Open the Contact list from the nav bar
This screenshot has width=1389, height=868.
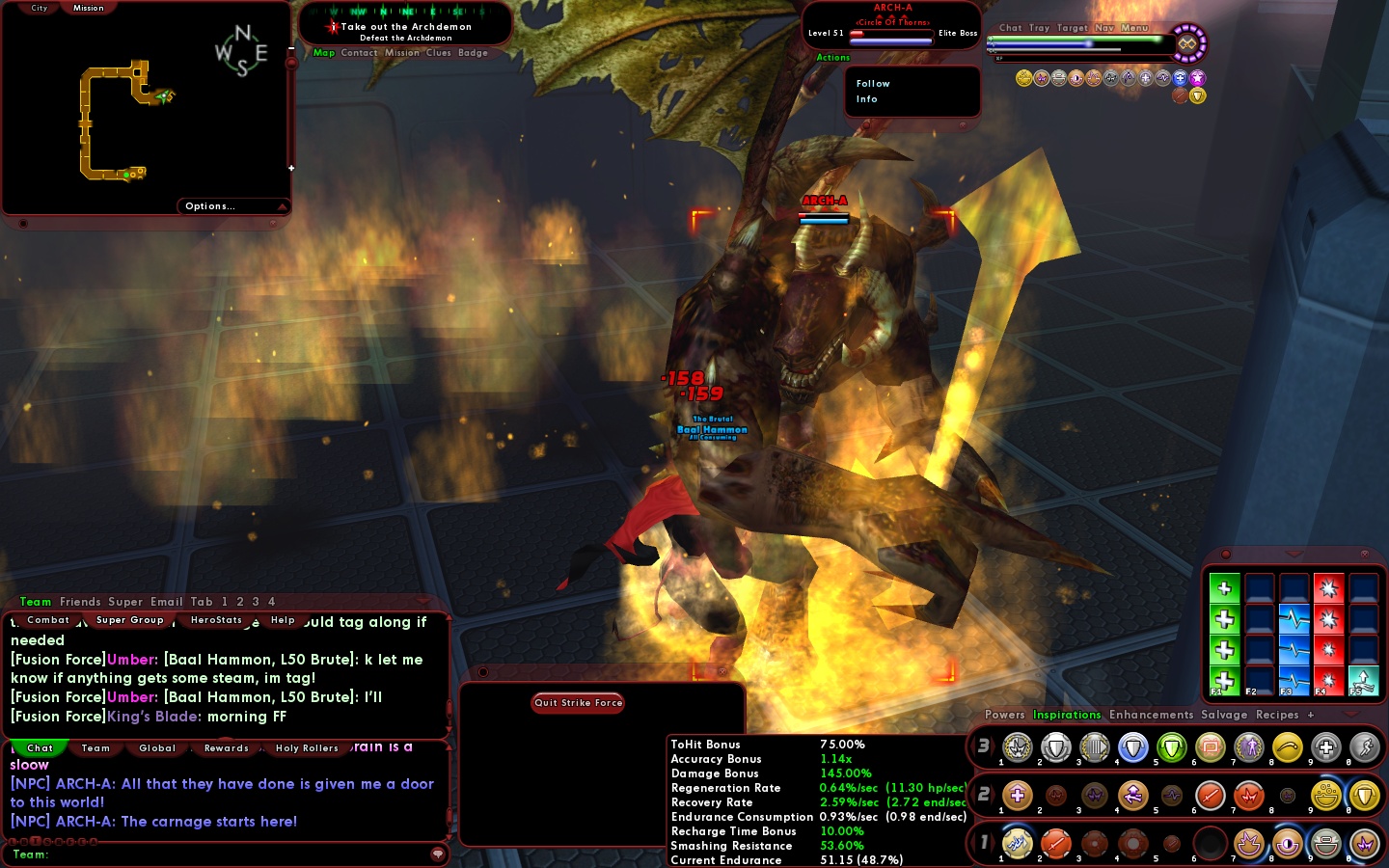coord(359,53)
